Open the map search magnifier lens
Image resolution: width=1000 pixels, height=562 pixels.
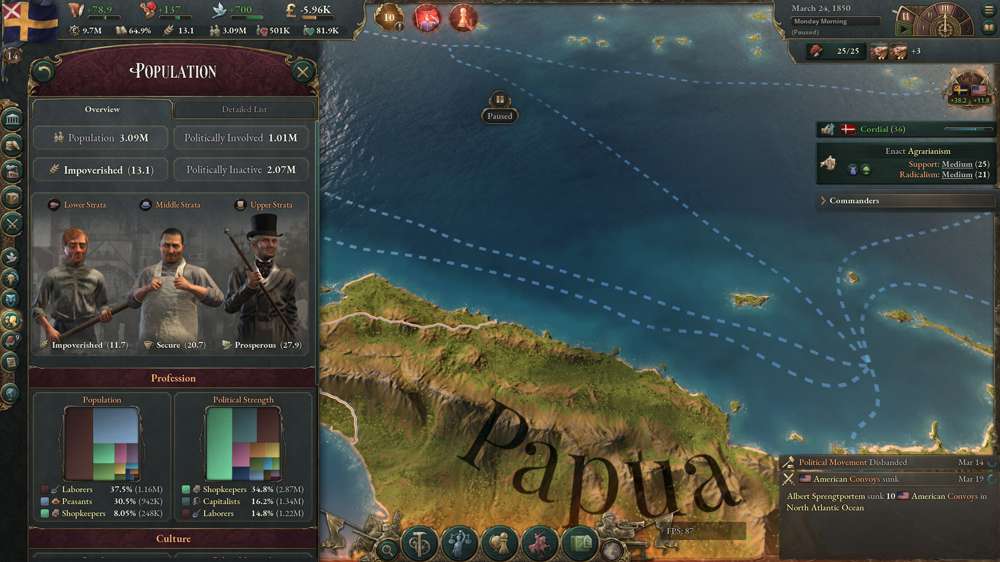pyautogui.click(x=388, y=548)
